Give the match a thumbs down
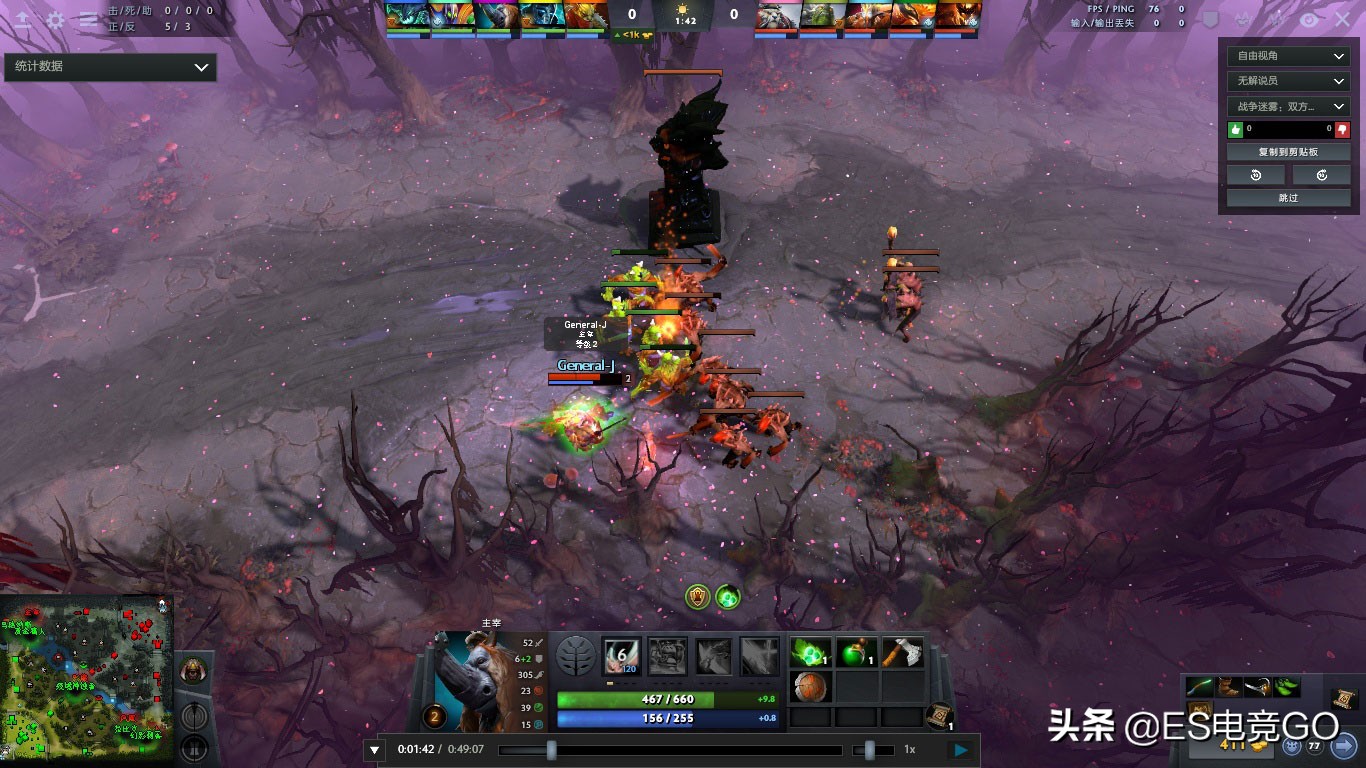Image resolution: width=1366 pixels, height=768 pixels. [x=1341, y=128]
